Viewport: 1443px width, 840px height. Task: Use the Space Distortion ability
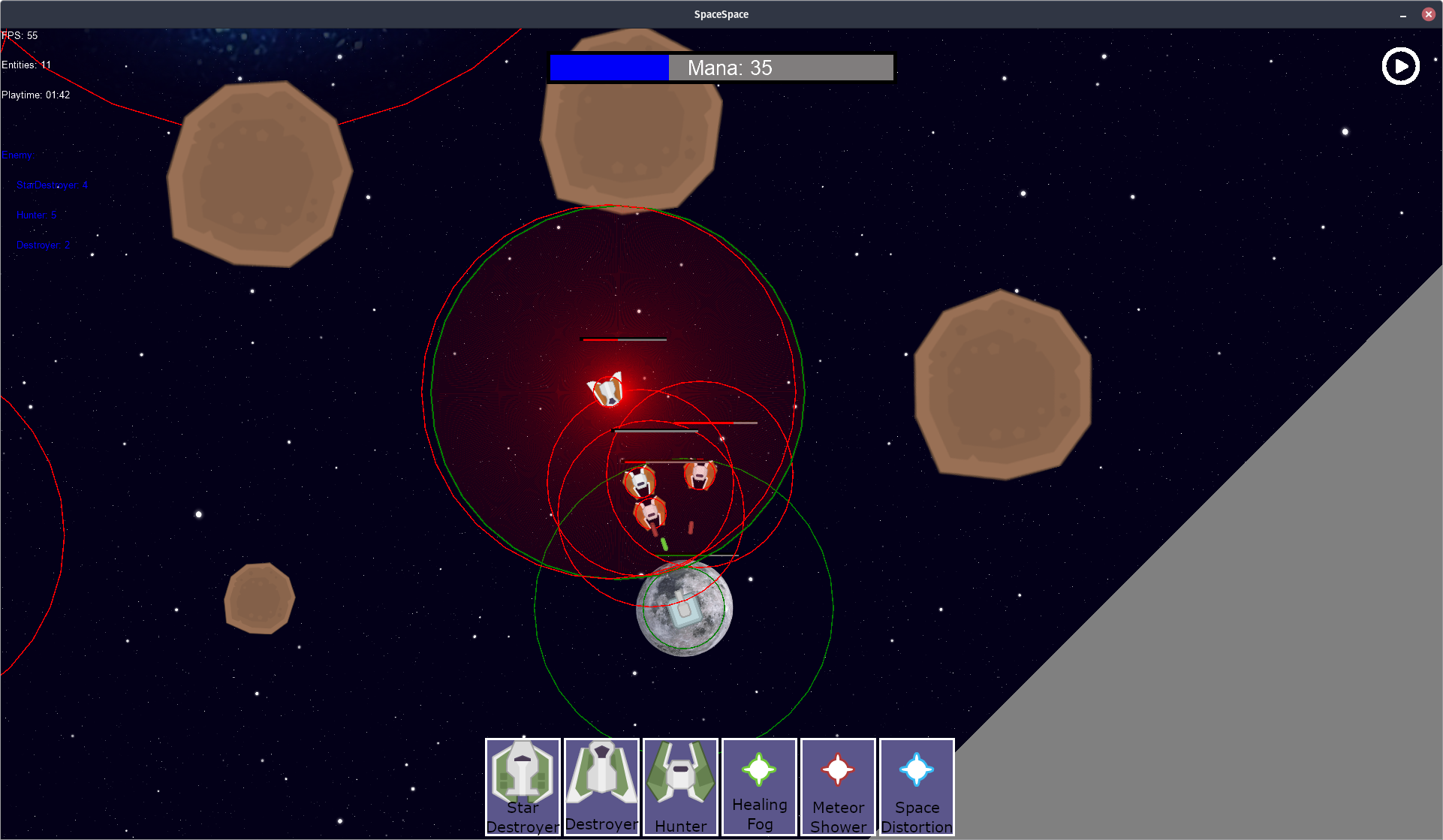point(917,787)
